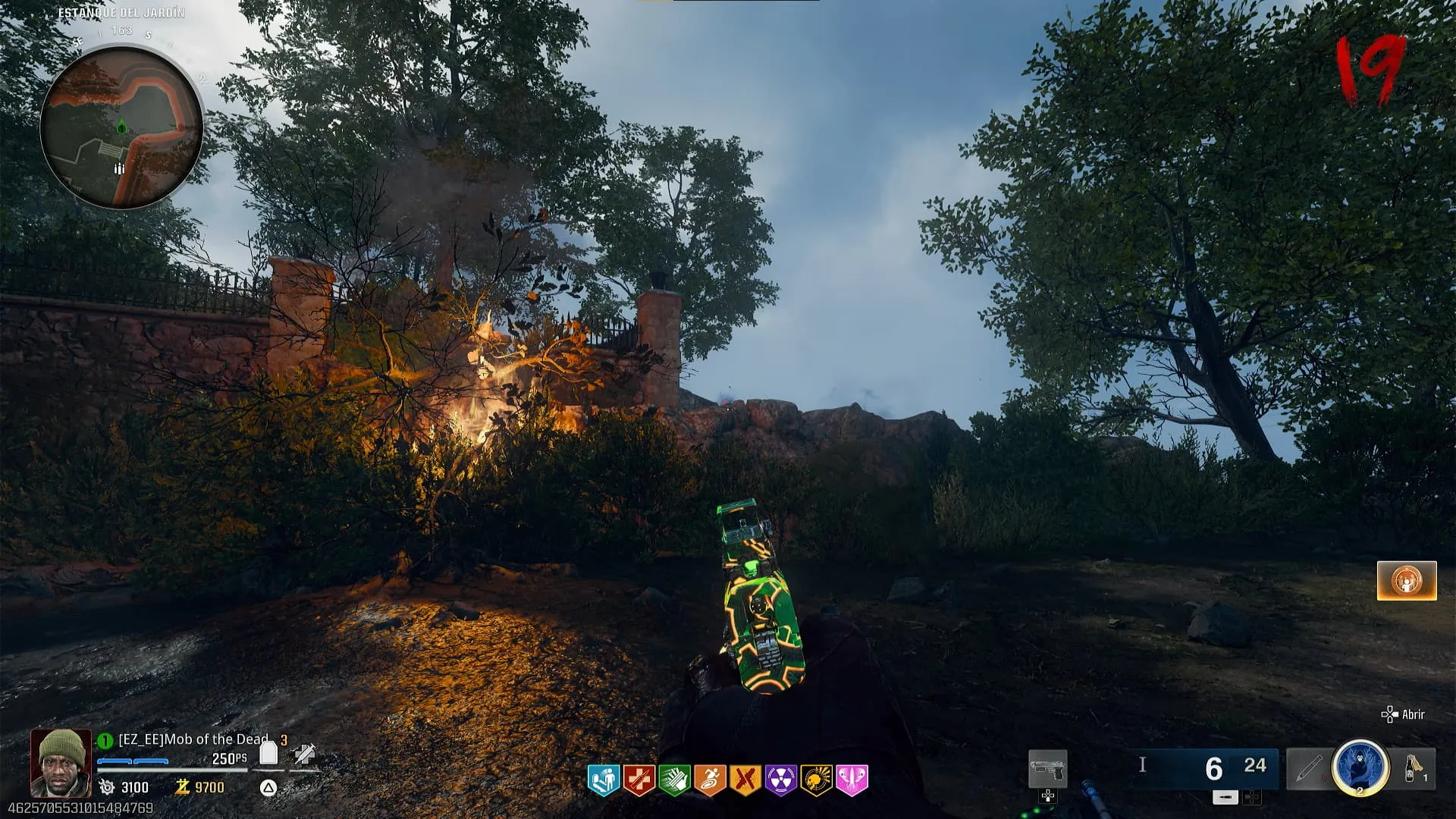Select the purple radiation symbol perk icon
The image size is (1456, 819).
pos(780,780)
